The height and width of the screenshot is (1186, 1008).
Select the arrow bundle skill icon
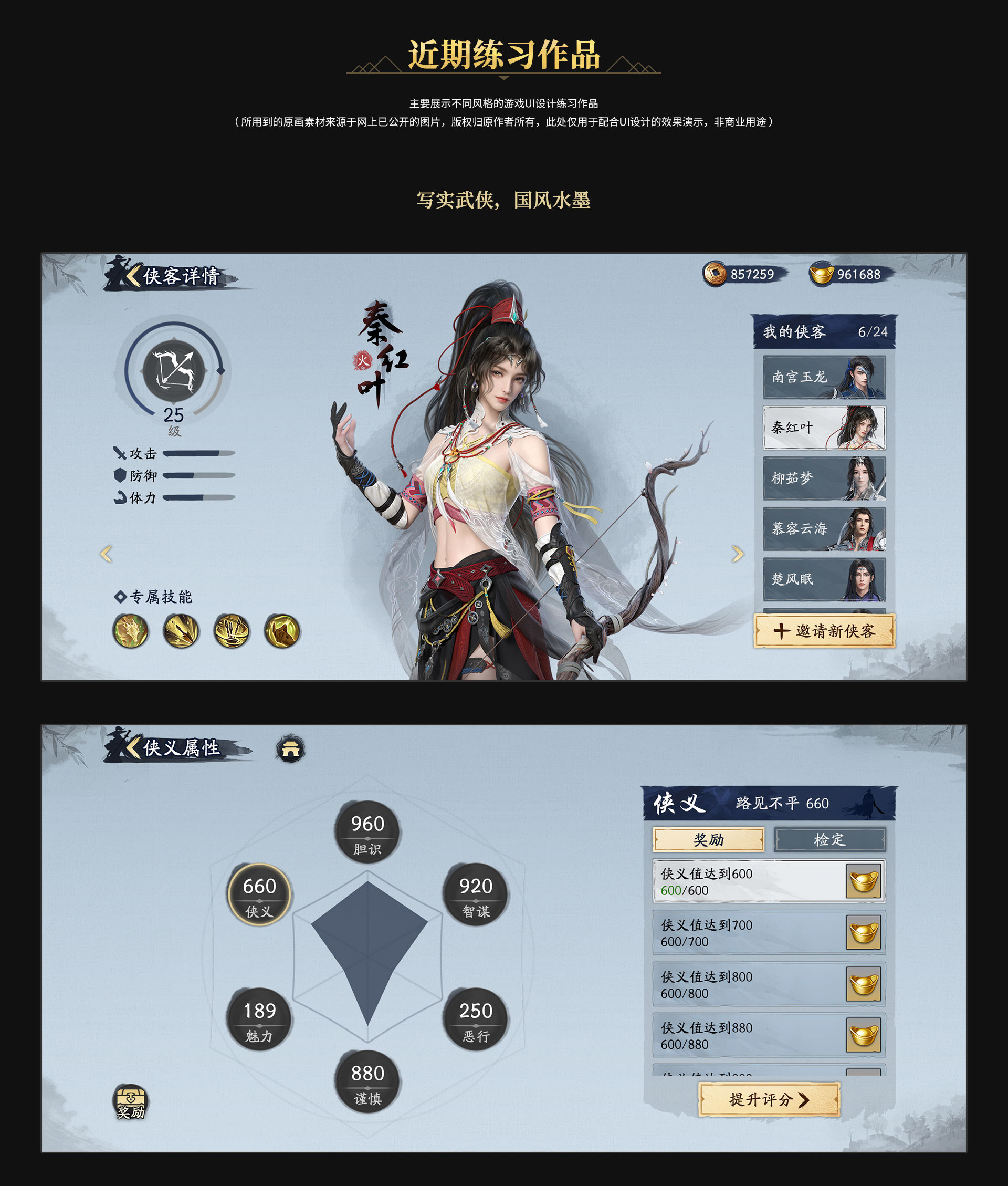click(232, 631)
